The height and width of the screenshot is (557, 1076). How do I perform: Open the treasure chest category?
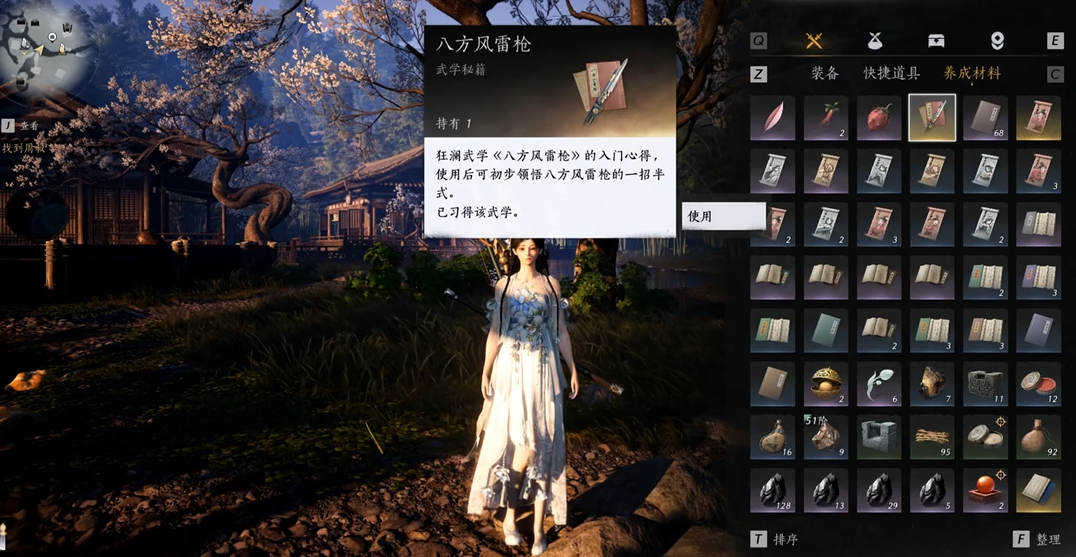(936, 41)
